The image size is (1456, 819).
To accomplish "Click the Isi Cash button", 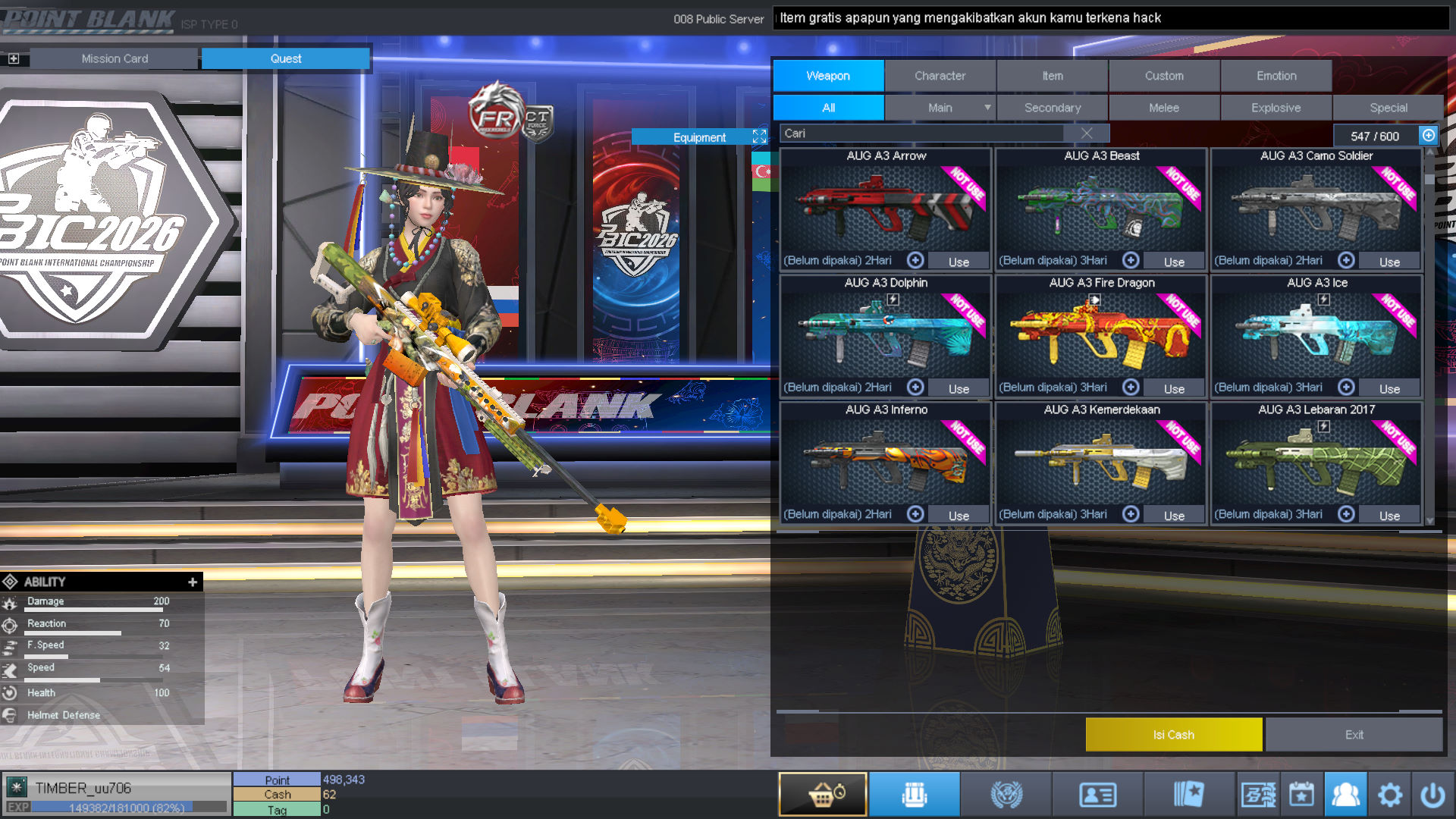I will [1173, 735].
